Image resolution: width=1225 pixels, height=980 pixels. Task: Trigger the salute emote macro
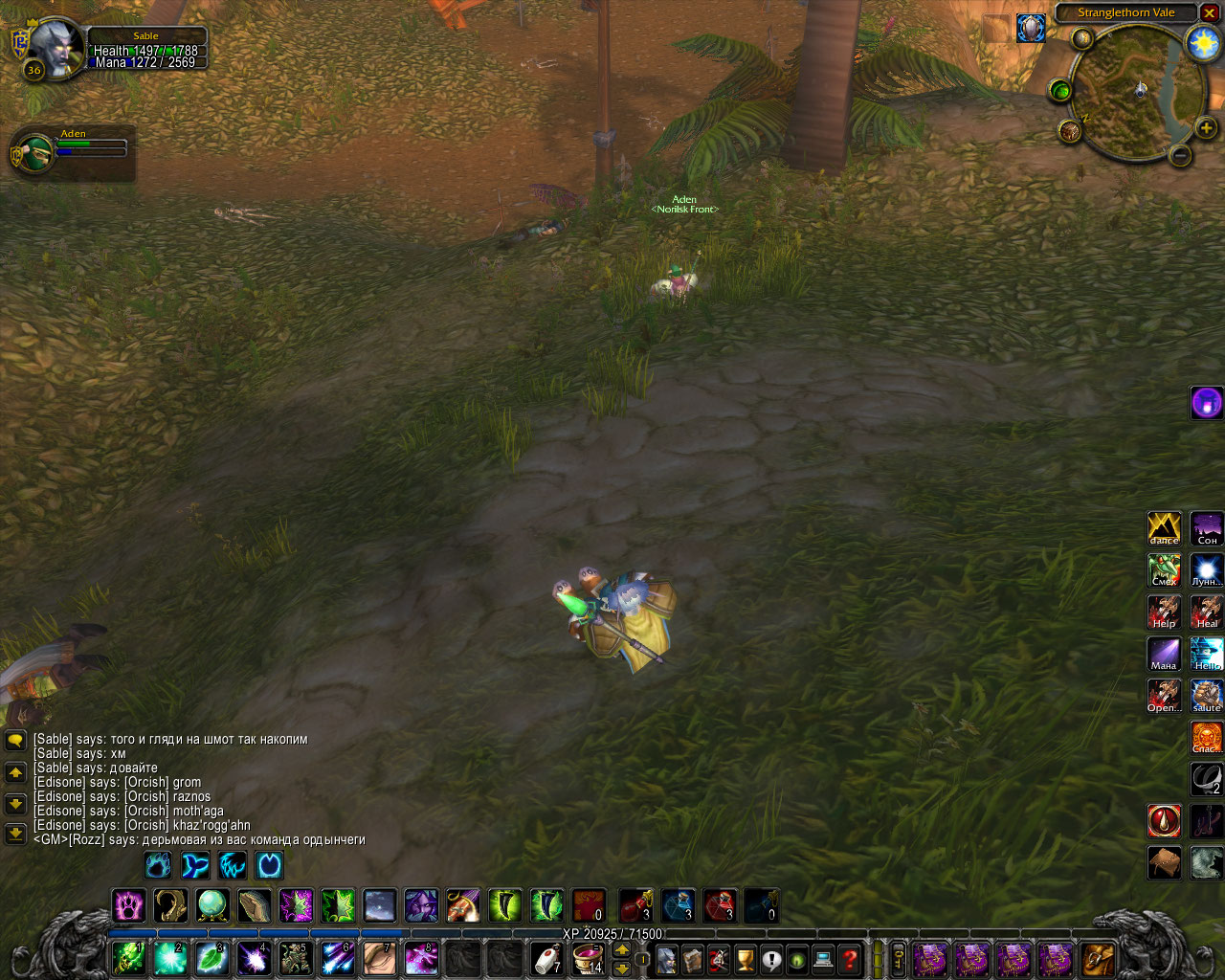coord(1206,696)
